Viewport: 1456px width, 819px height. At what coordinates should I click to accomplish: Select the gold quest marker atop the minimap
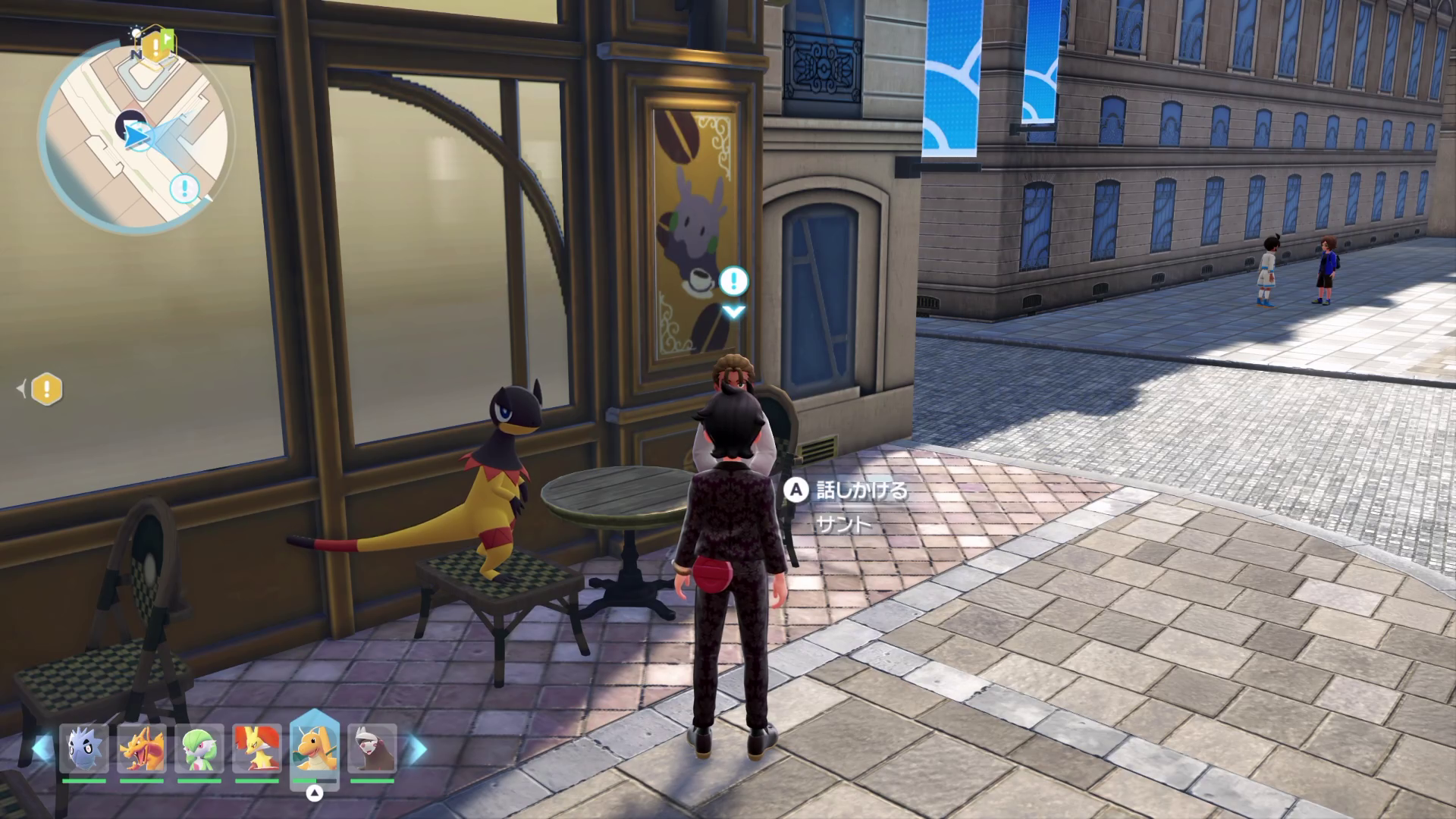[x=155, y=47]
